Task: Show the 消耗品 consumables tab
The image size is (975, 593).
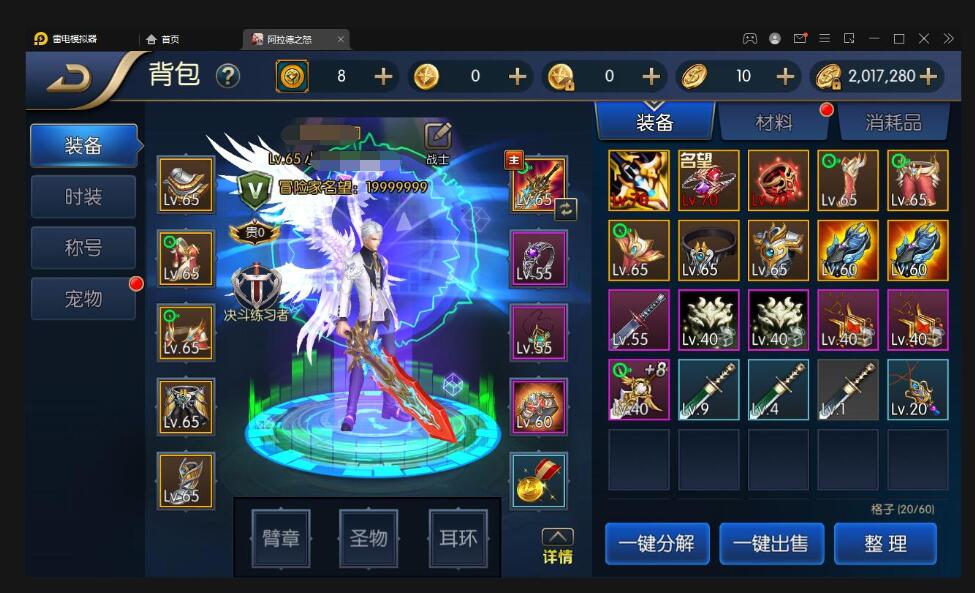Action: point(893,123)
